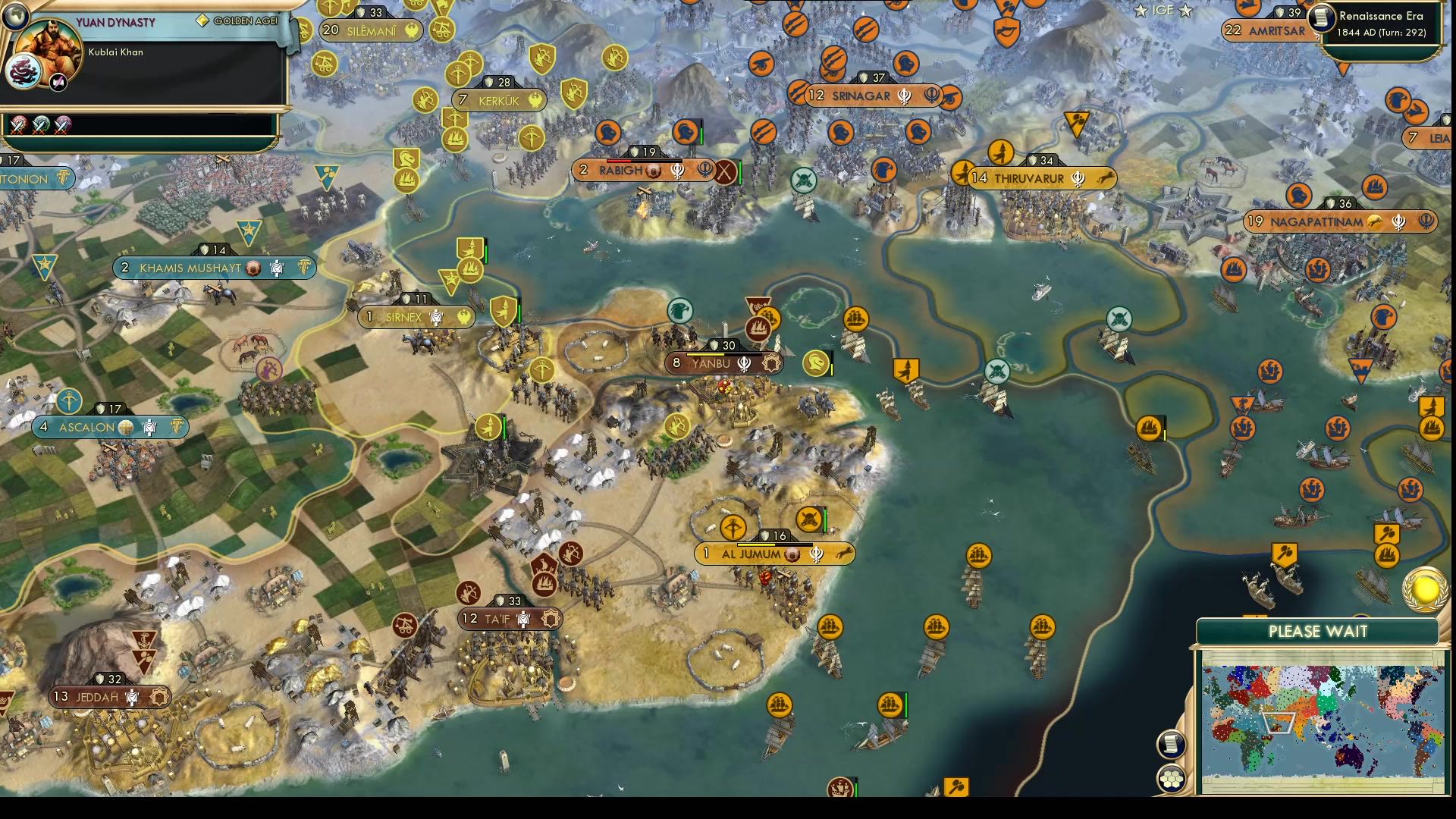Click the red X combat icon beside Rabigh

tap(726, 171)
